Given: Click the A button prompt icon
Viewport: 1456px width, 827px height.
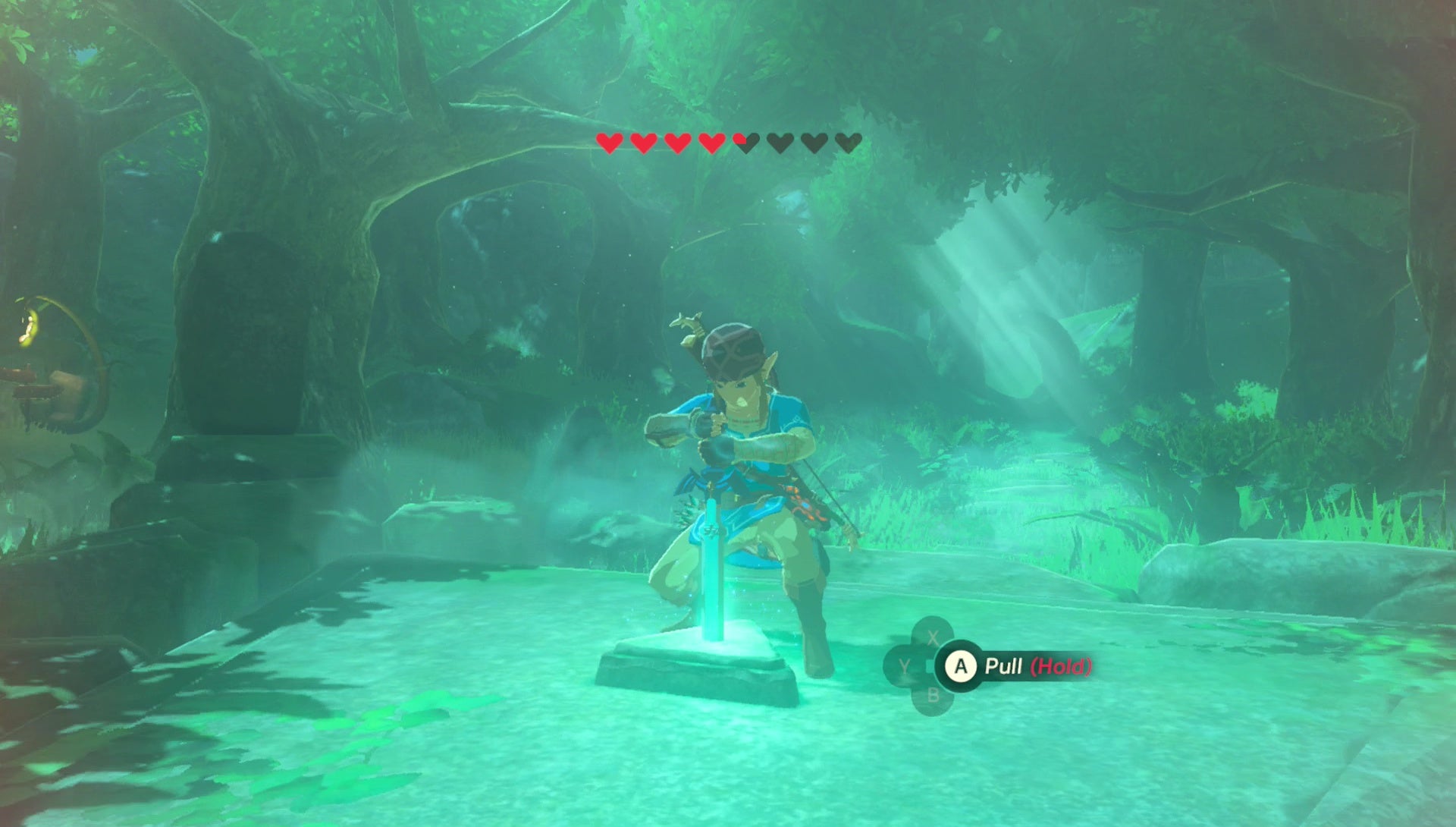Looking at the screenshot, I should coord(961,666).
